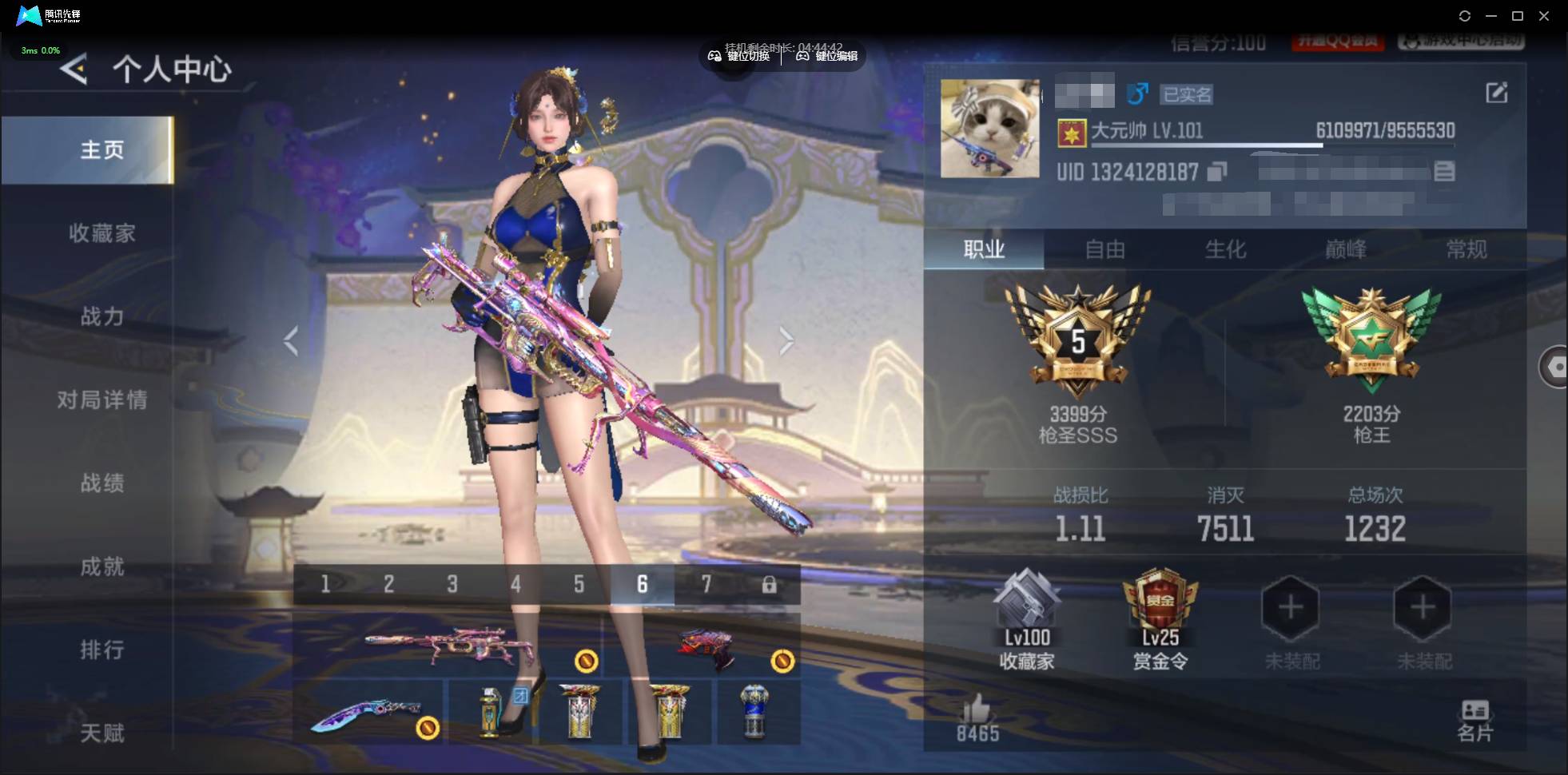The image size is (1568, 775).
Task: Open 收藏家 from the sidebar
Action: pyautogui.click(x=102, y=232)
